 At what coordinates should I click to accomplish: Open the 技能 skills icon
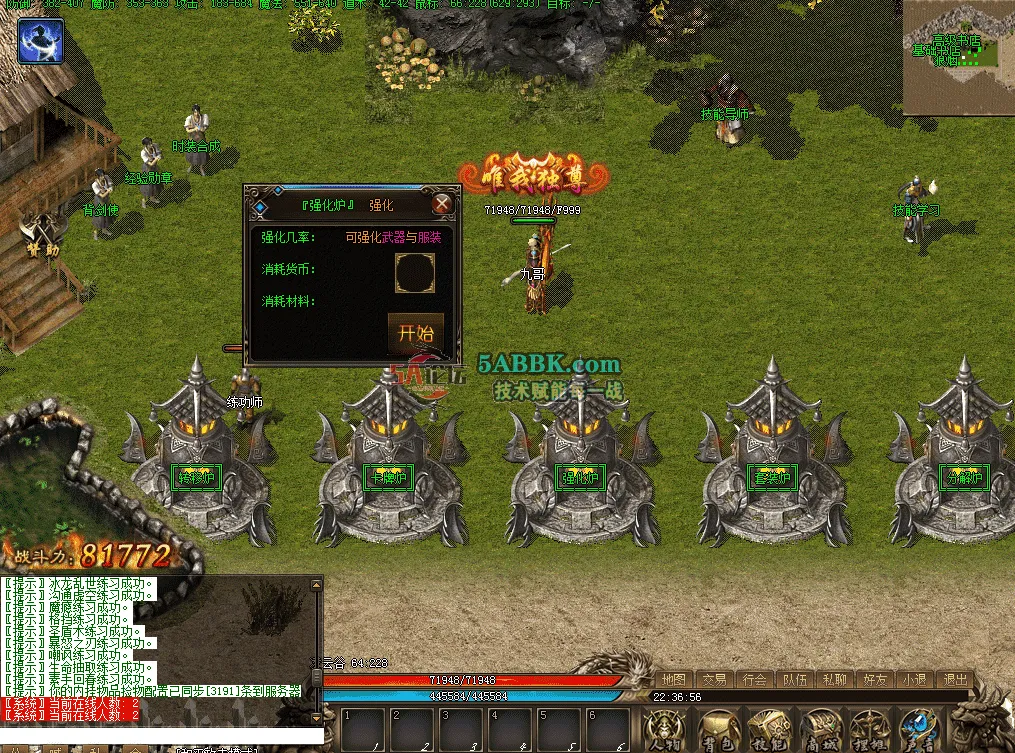coord(767,728)
